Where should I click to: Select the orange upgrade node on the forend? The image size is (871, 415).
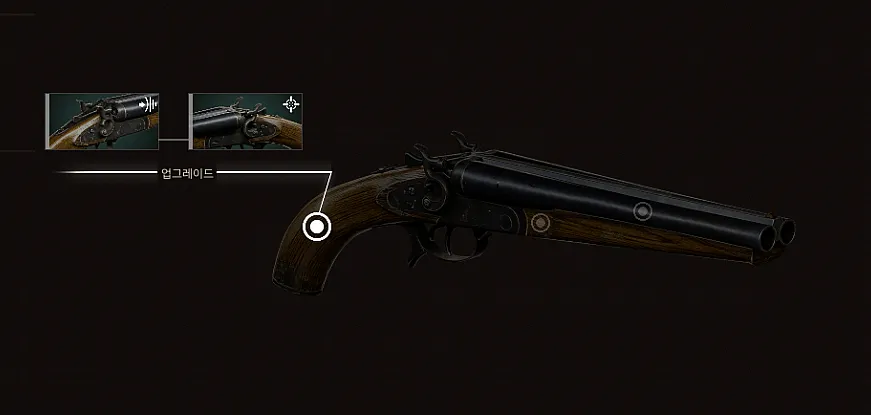541,221
